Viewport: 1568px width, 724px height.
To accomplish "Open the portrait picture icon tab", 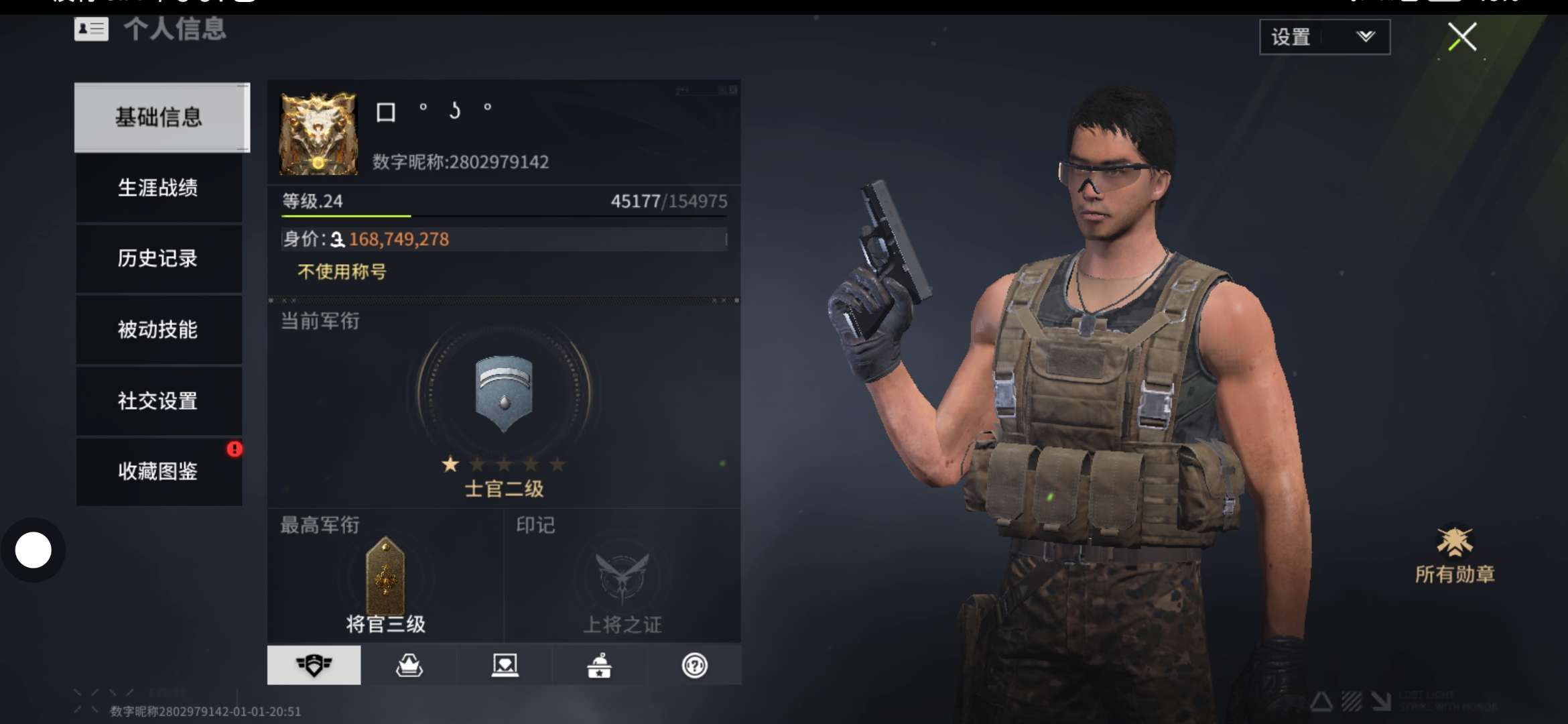I will [505, 665].
